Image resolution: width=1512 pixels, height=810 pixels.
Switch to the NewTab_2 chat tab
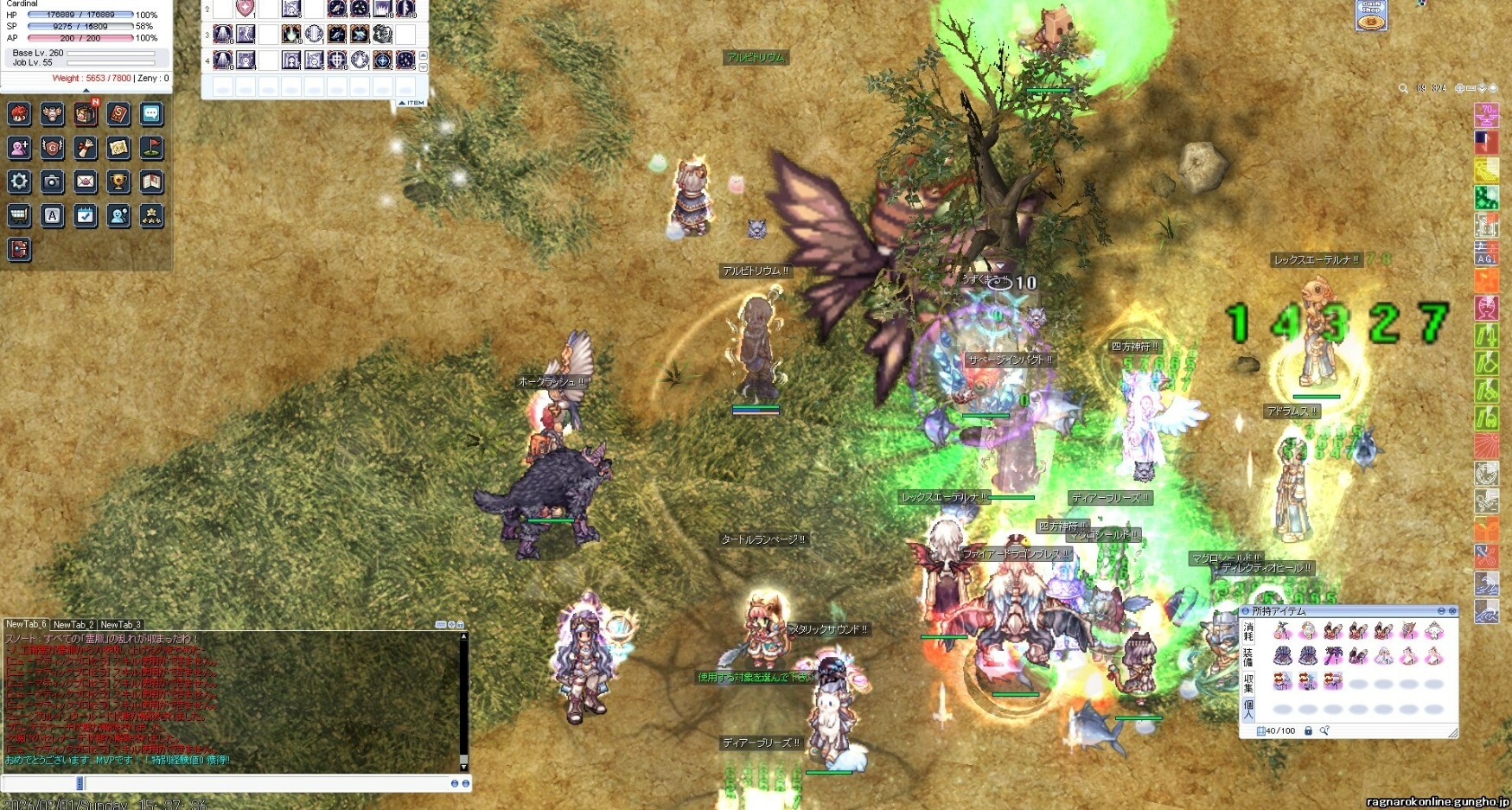(73, 624)
